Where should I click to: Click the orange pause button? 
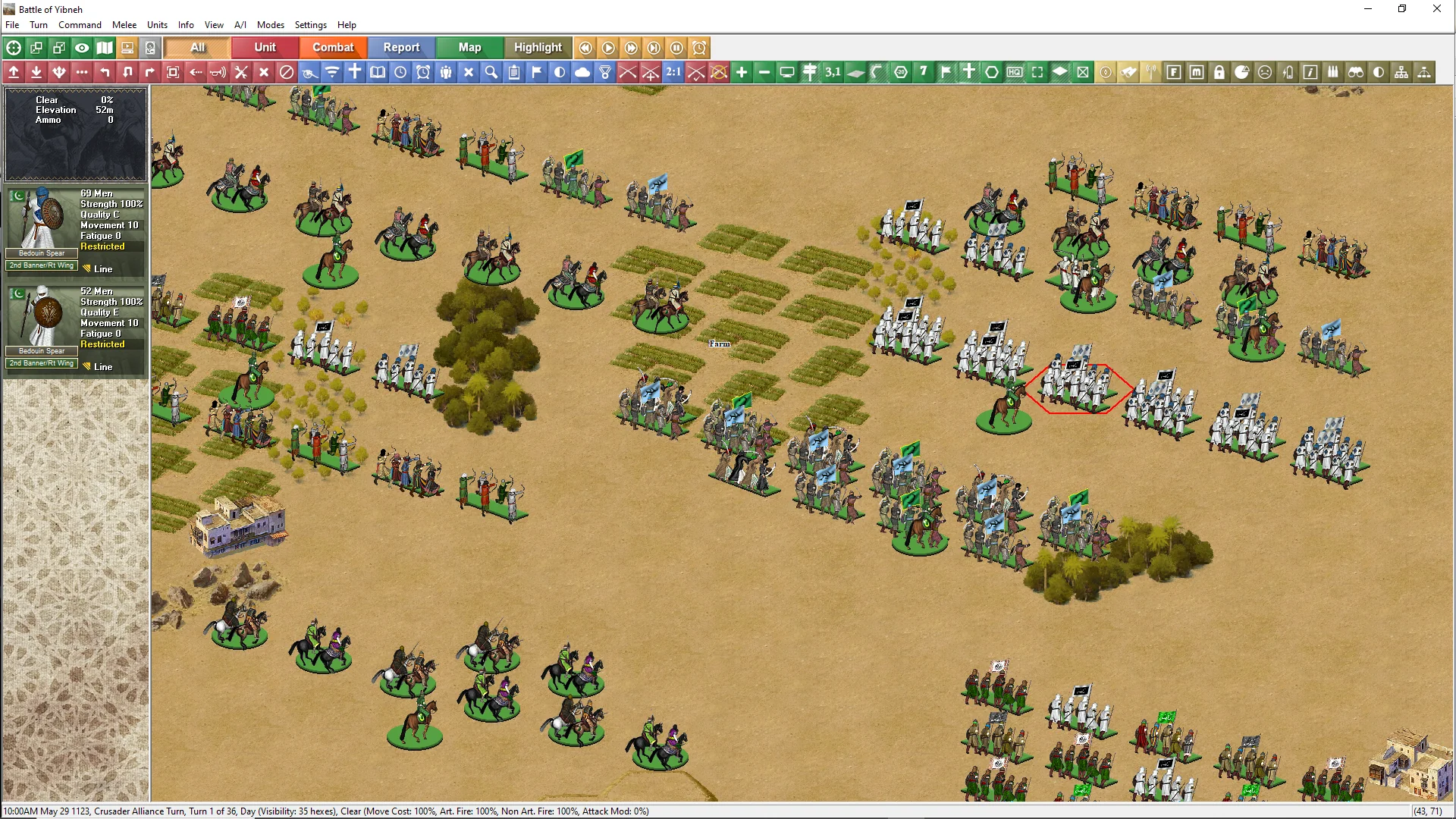pos(676,48)
